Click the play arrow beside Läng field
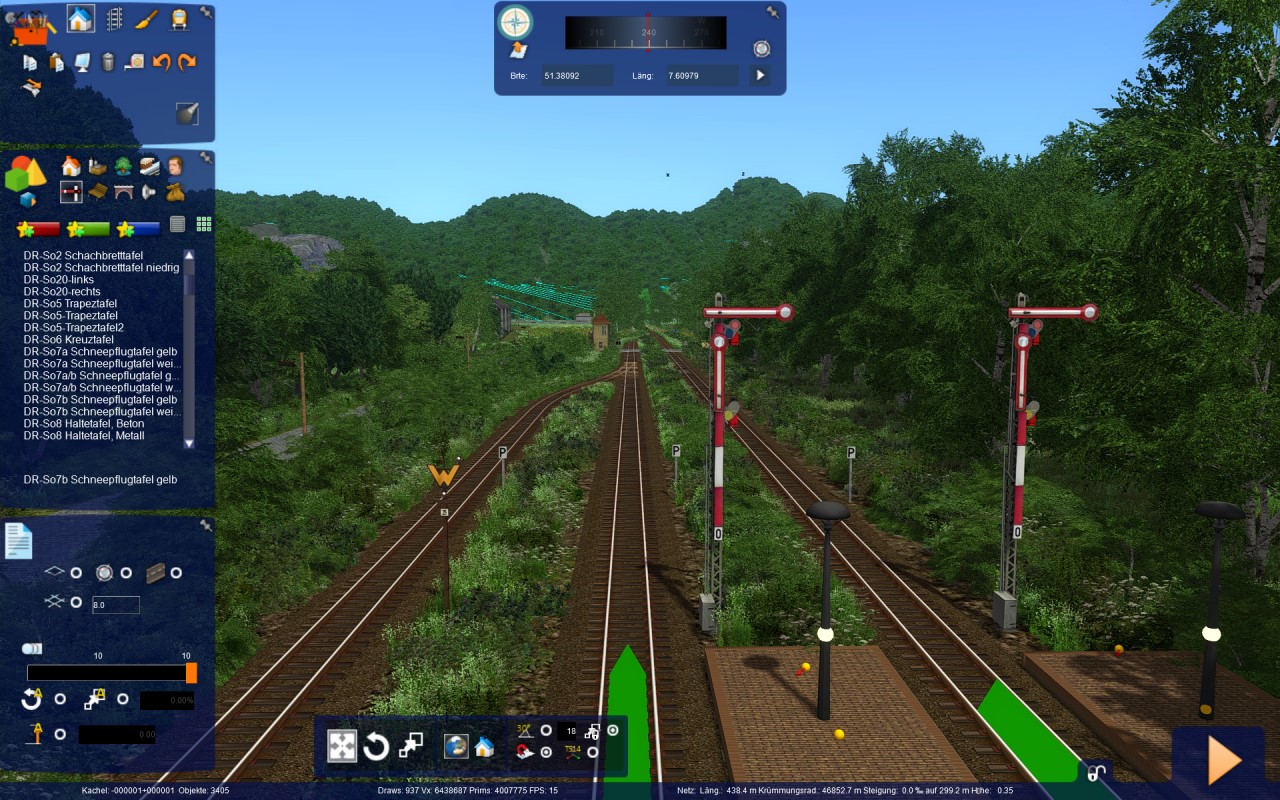 pyautogui.click(x=760, y=75)
